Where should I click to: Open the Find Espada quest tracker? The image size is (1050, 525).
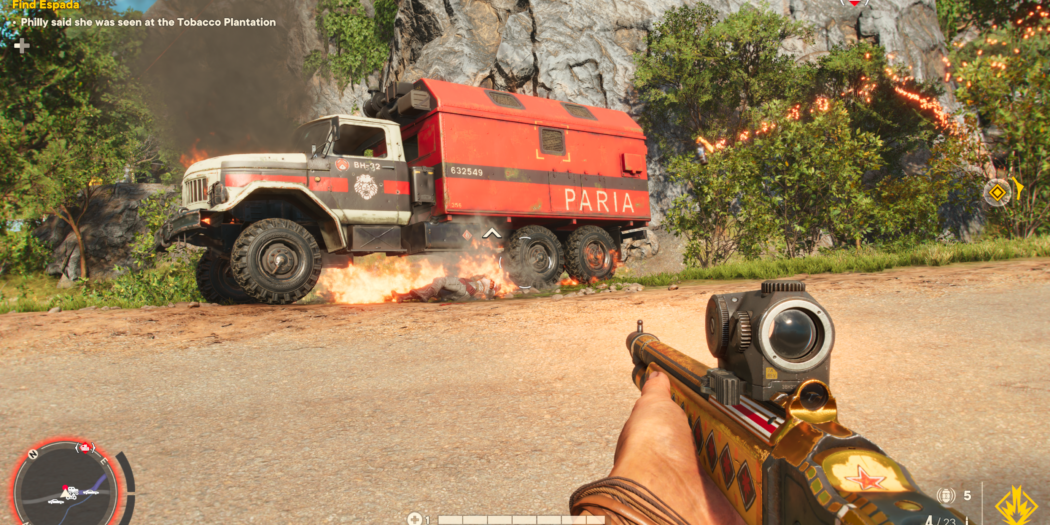46,5
